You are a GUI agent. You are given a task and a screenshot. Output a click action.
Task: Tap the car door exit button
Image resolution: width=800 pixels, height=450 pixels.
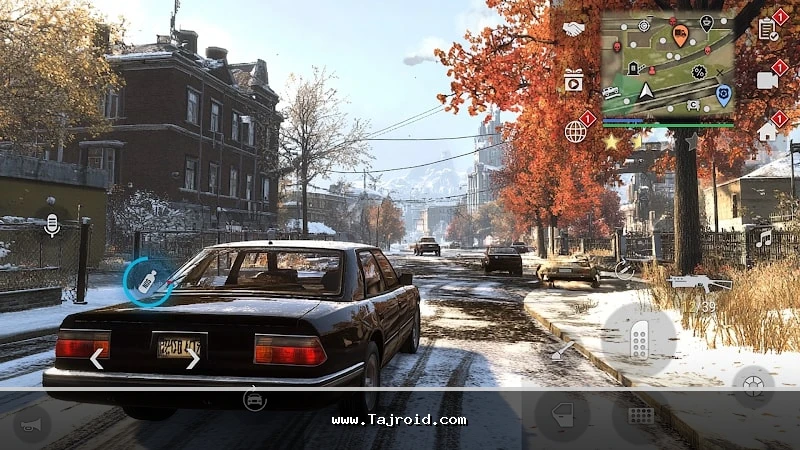561,415
